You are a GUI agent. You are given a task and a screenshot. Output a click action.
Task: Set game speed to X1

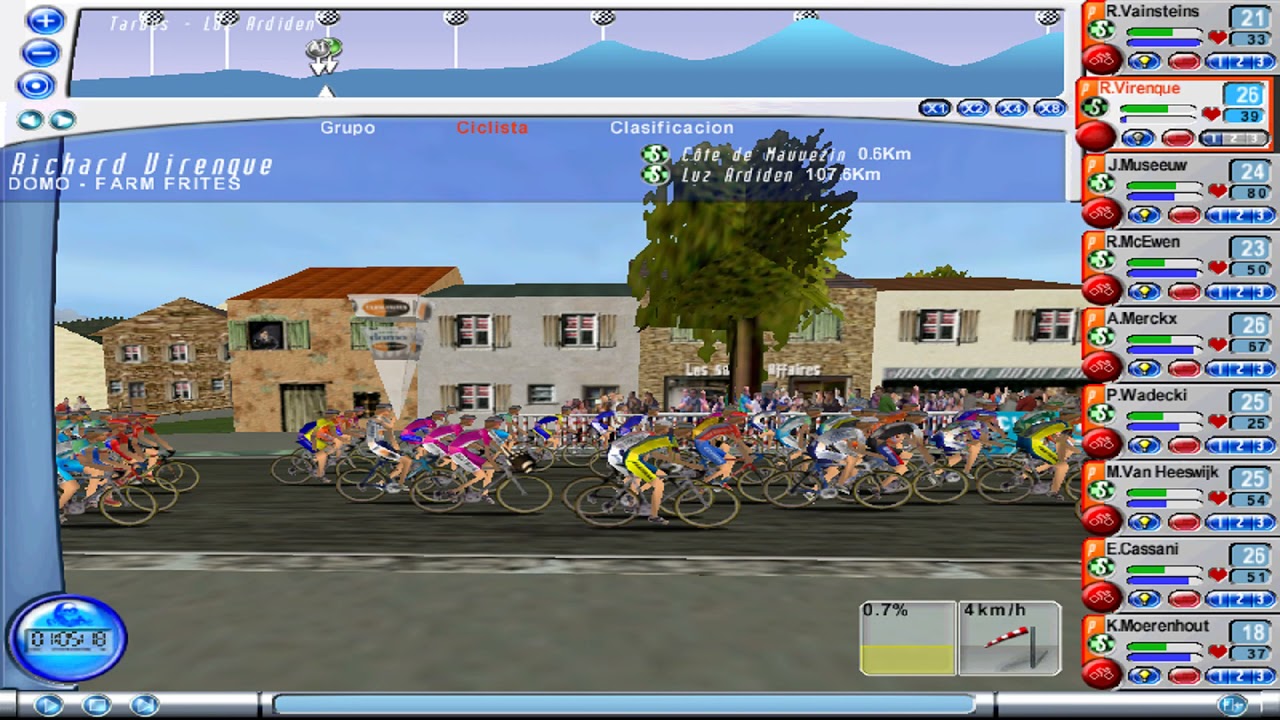[935, 108]
